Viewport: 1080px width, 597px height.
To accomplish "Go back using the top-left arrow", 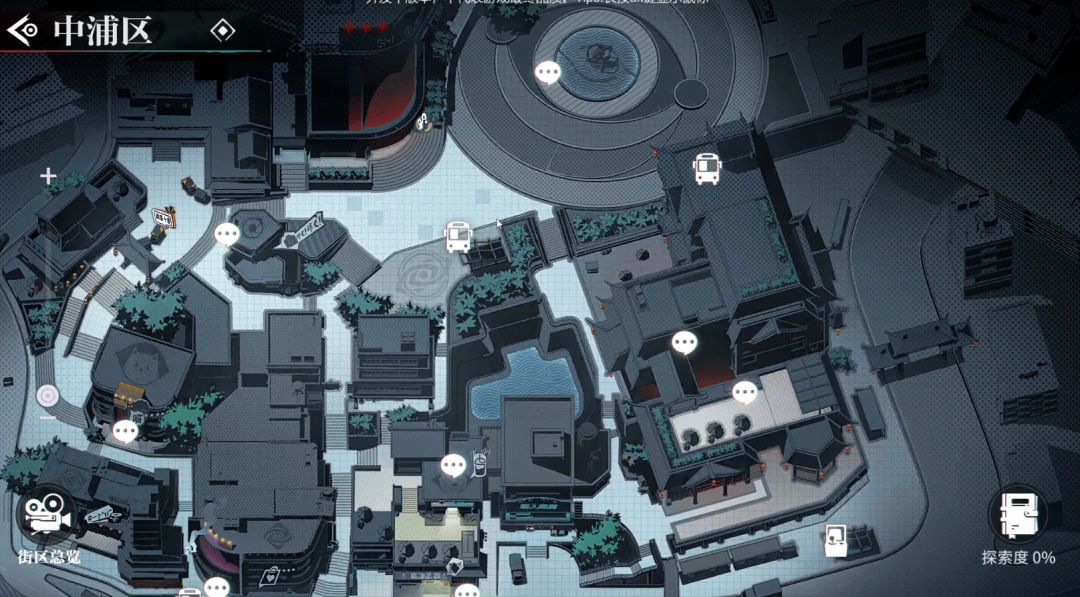I will click(22, 31).
